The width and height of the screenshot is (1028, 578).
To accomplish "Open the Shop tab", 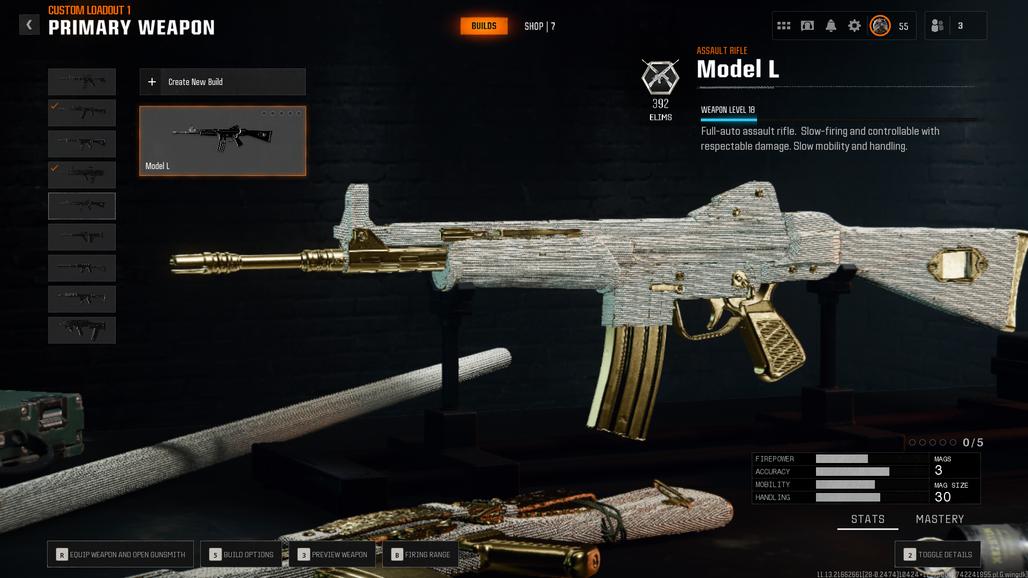I will (x=539, y=26).
